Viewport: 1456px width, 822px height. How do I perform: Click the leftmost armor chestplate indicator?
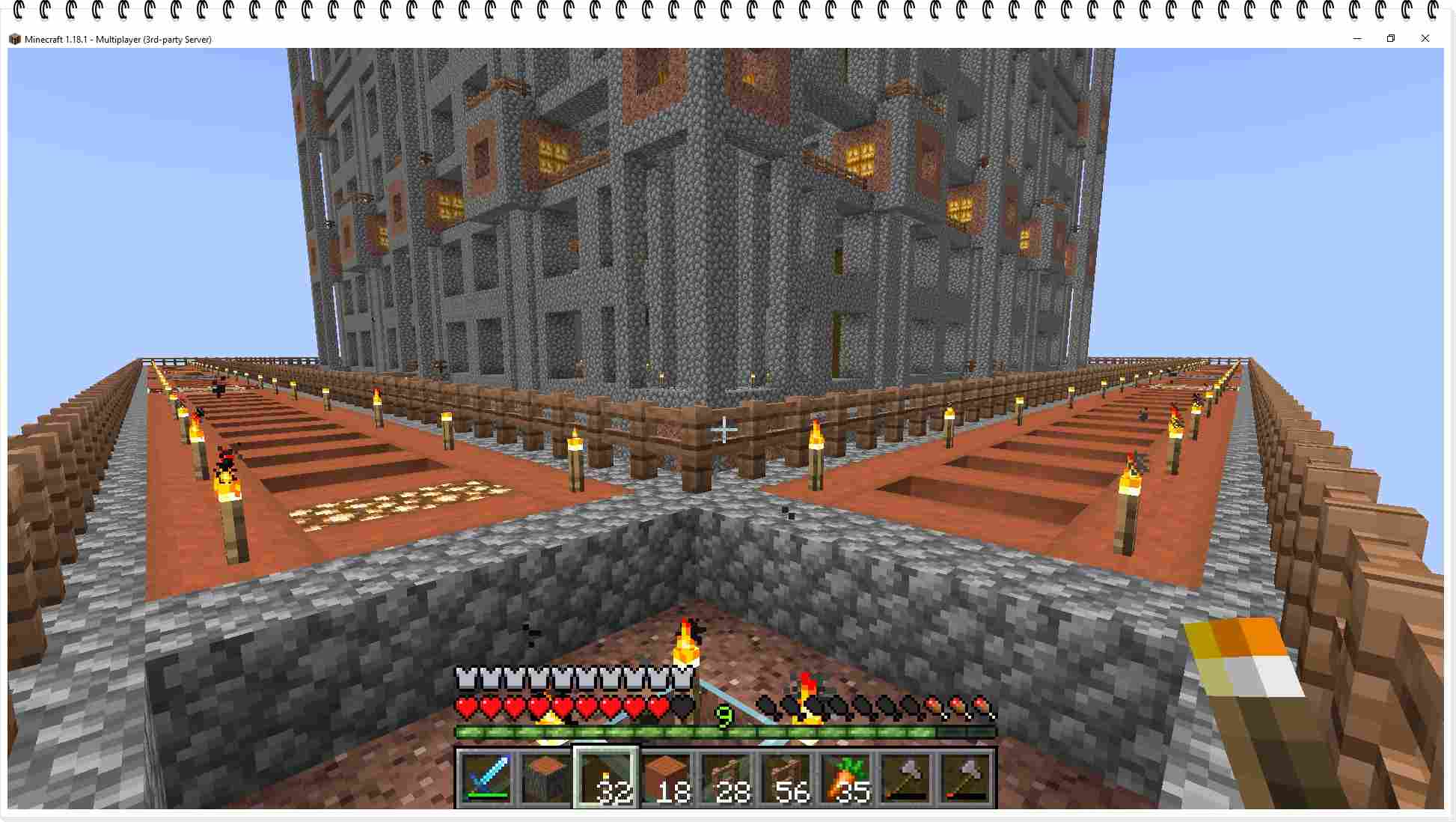pos(465,675)
